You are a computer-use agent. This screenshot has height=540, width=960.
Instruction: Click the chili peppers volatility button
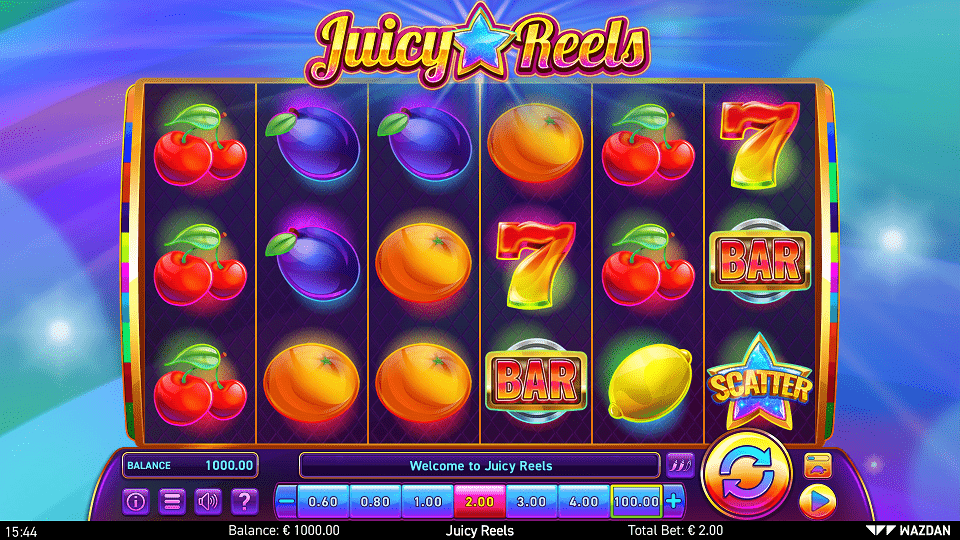coord(680,465)
